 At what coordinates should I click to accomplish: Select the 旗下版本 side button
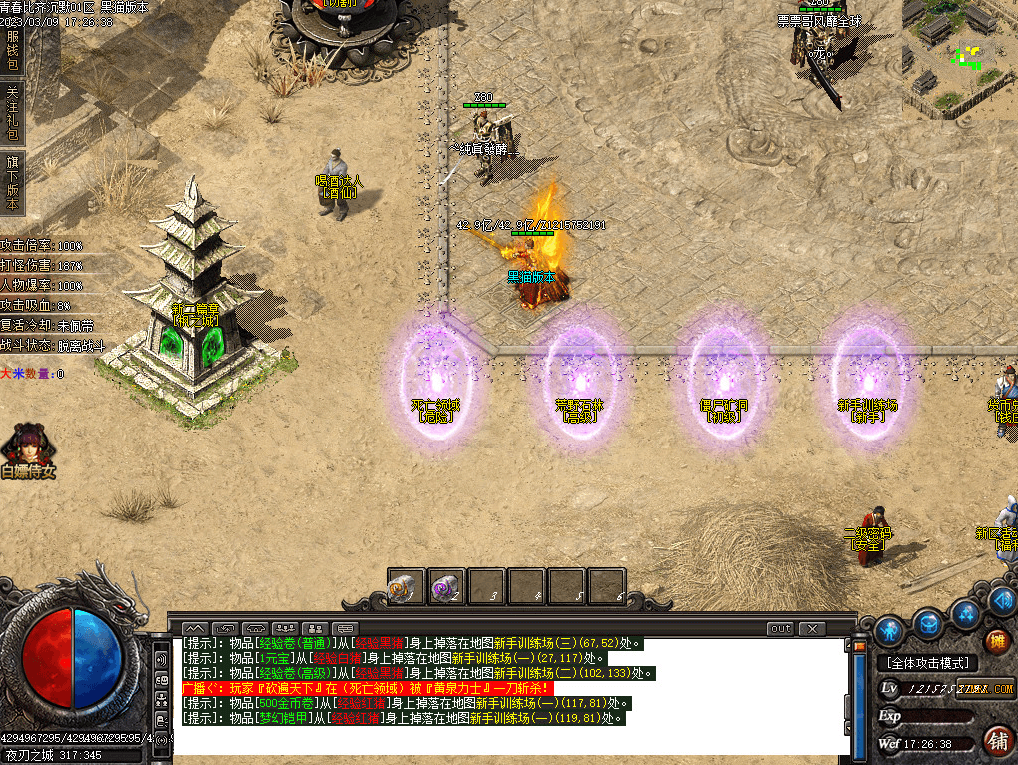(x=12, y=182)
